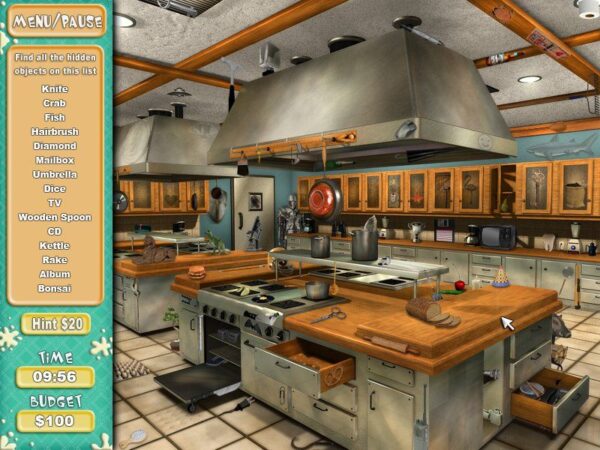600x450 pixels.
Task: Open the Menu/Pause button
Action: coord(55,19)
